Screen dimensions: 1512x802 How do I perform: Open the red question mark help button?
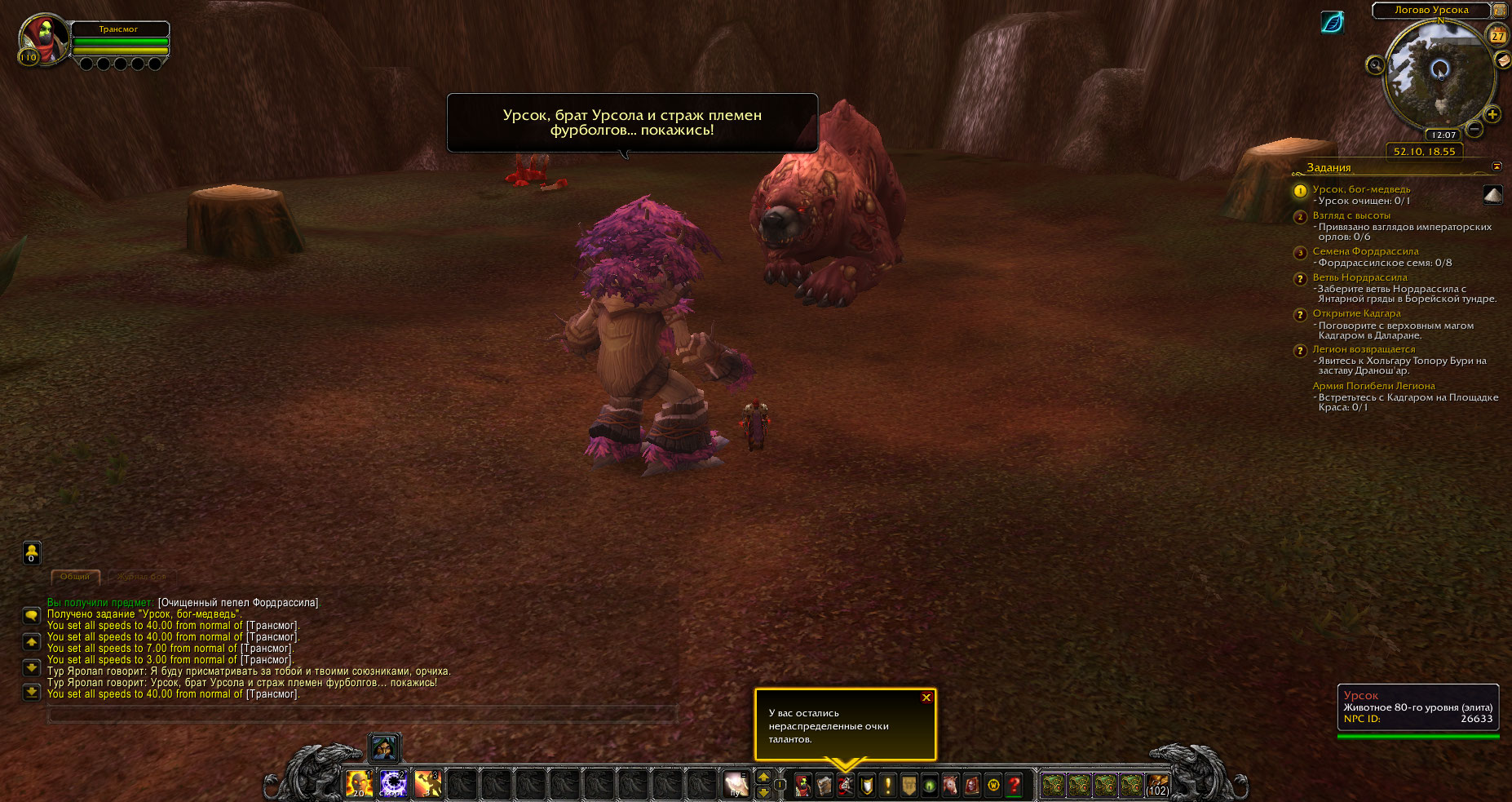click(x=1014, y=785)
